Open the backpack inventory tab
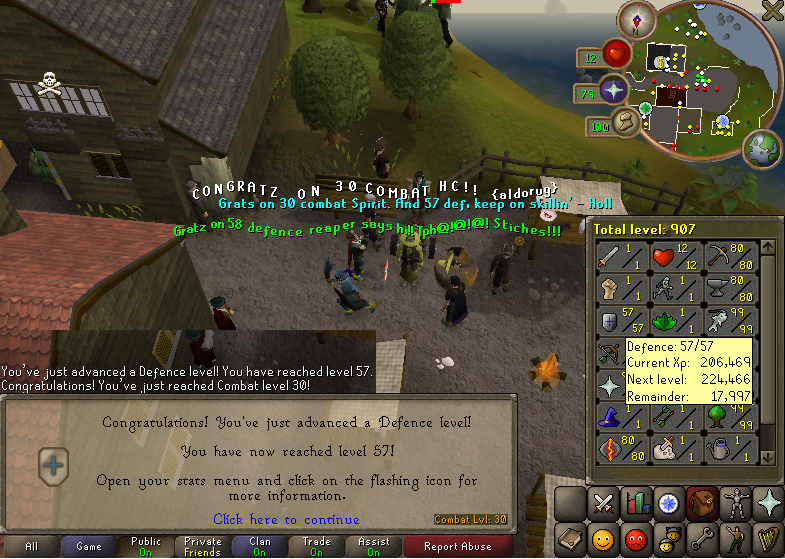This screenshot has width=785, height=559. (702, 502)
